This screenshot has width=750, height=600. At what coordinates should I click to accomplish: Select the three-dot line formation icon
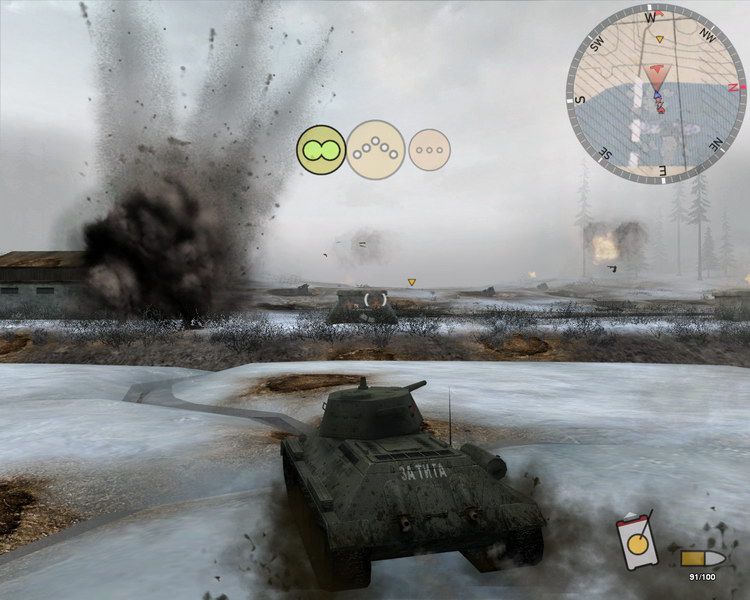[x=430, y=150]
